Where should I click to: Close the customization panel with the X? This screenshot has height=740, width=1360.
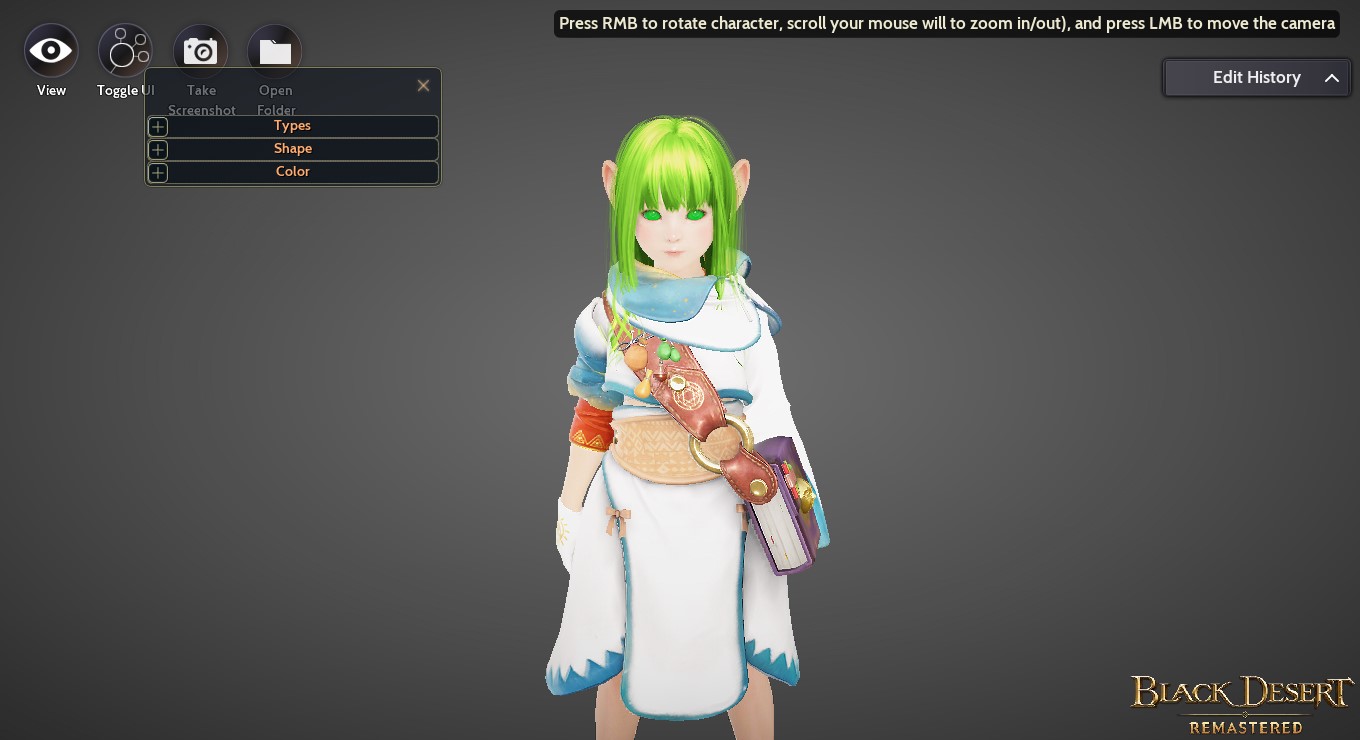[x=423, y=85]
